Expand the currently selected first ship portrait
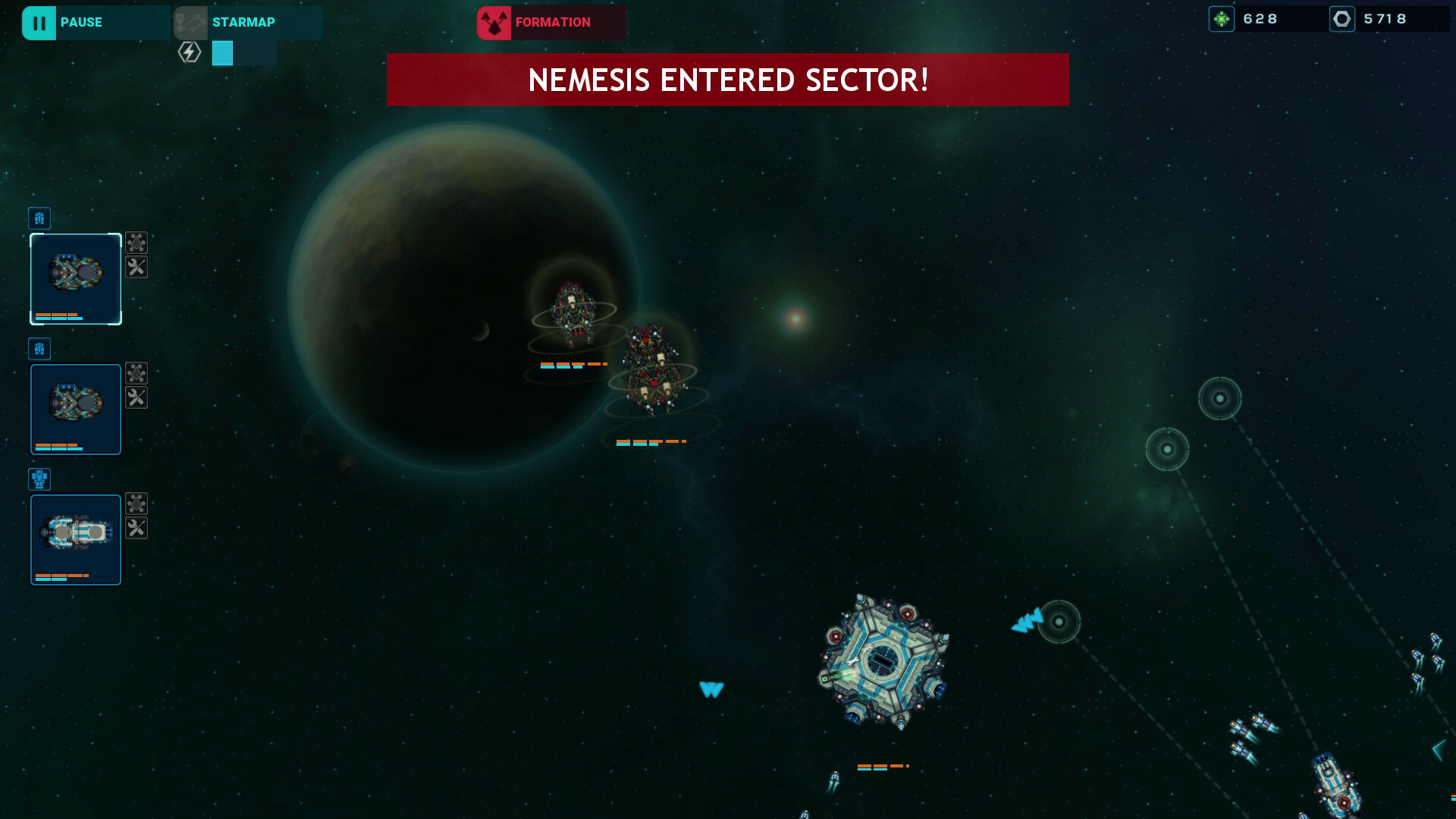 click(x=76, y=279)
